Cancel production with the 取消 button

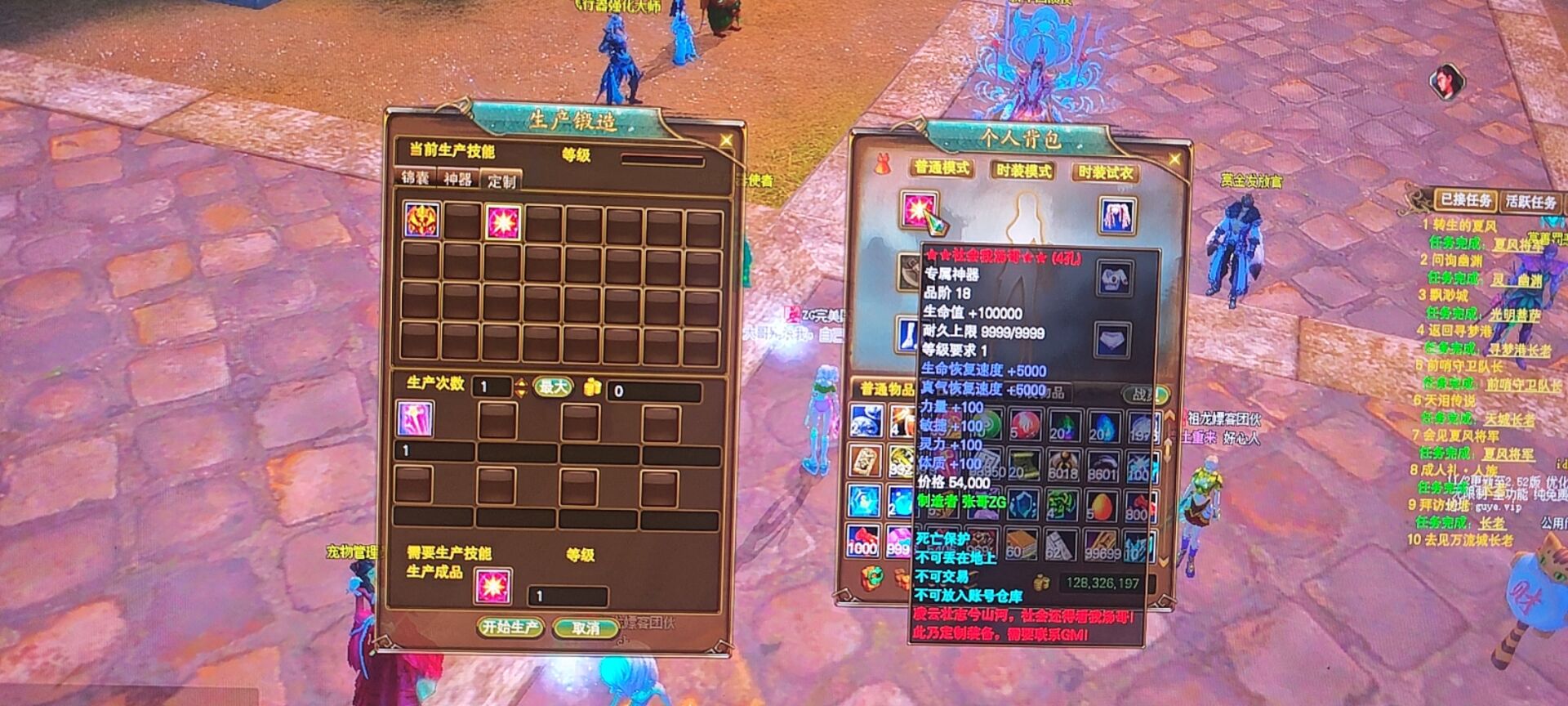tap(585, 628)
